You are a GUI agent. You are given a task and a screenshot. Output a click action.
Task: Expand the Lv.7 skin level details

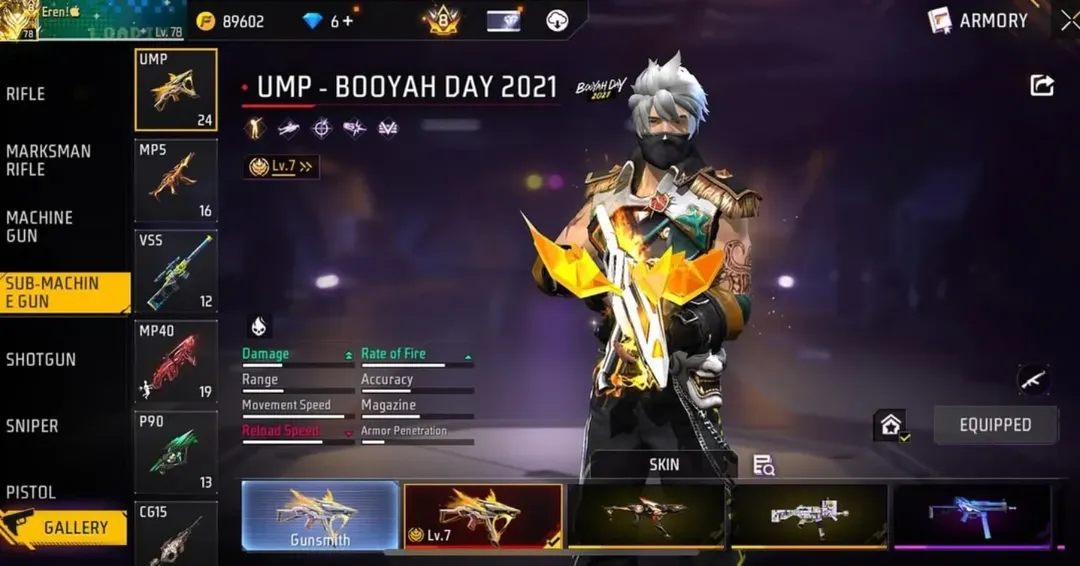pos(282,167)
